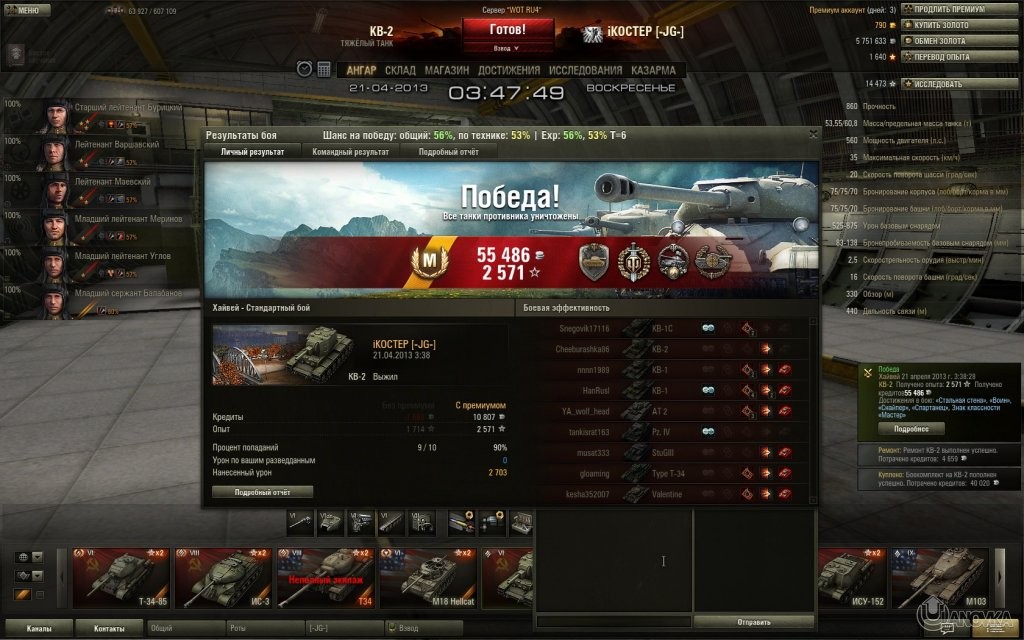Click Подробный отчёт button below damage stats

click(262, 492)
